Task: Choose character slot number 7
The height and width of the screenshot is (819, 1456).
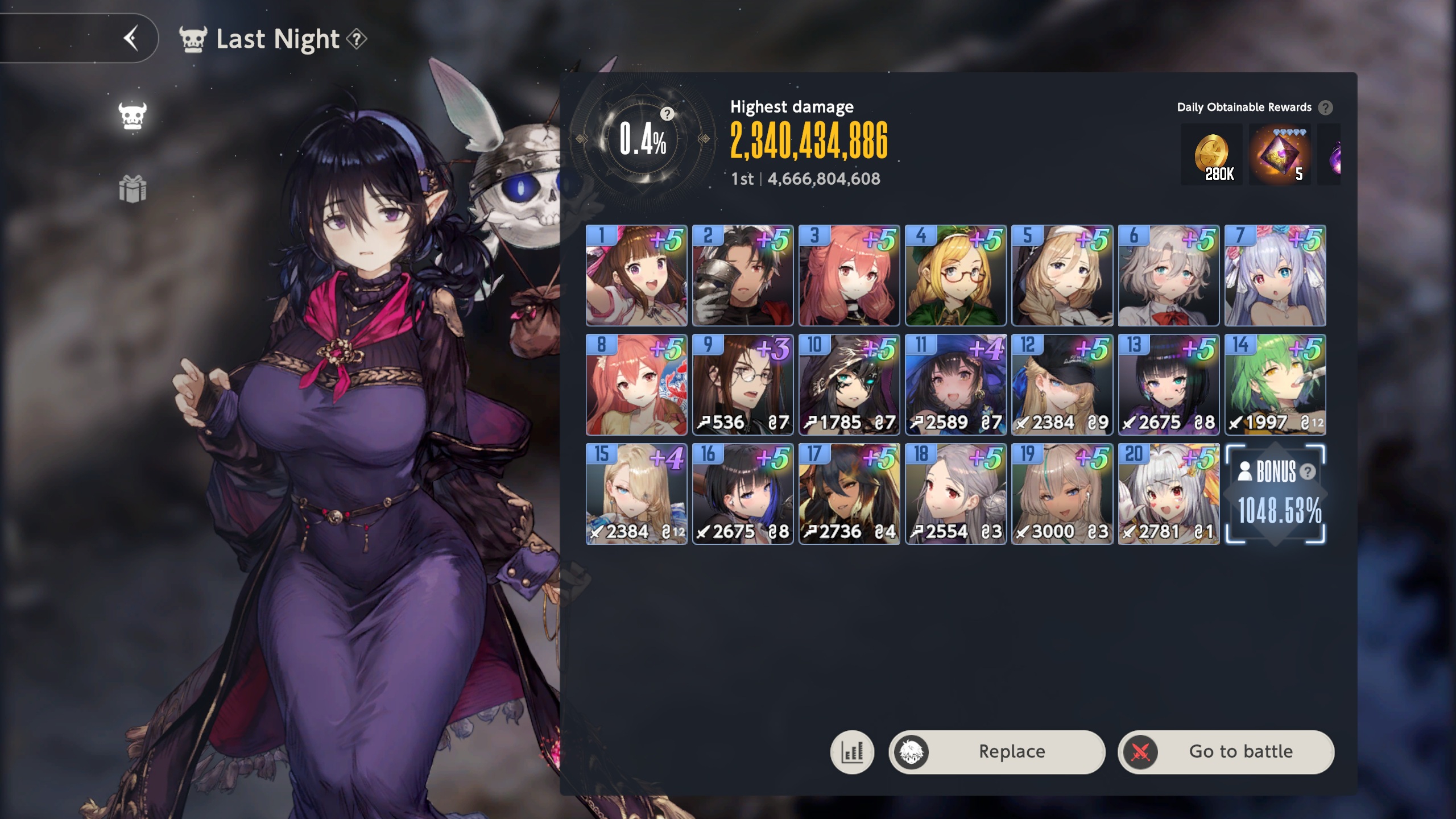Action: tap(1275, 275)
